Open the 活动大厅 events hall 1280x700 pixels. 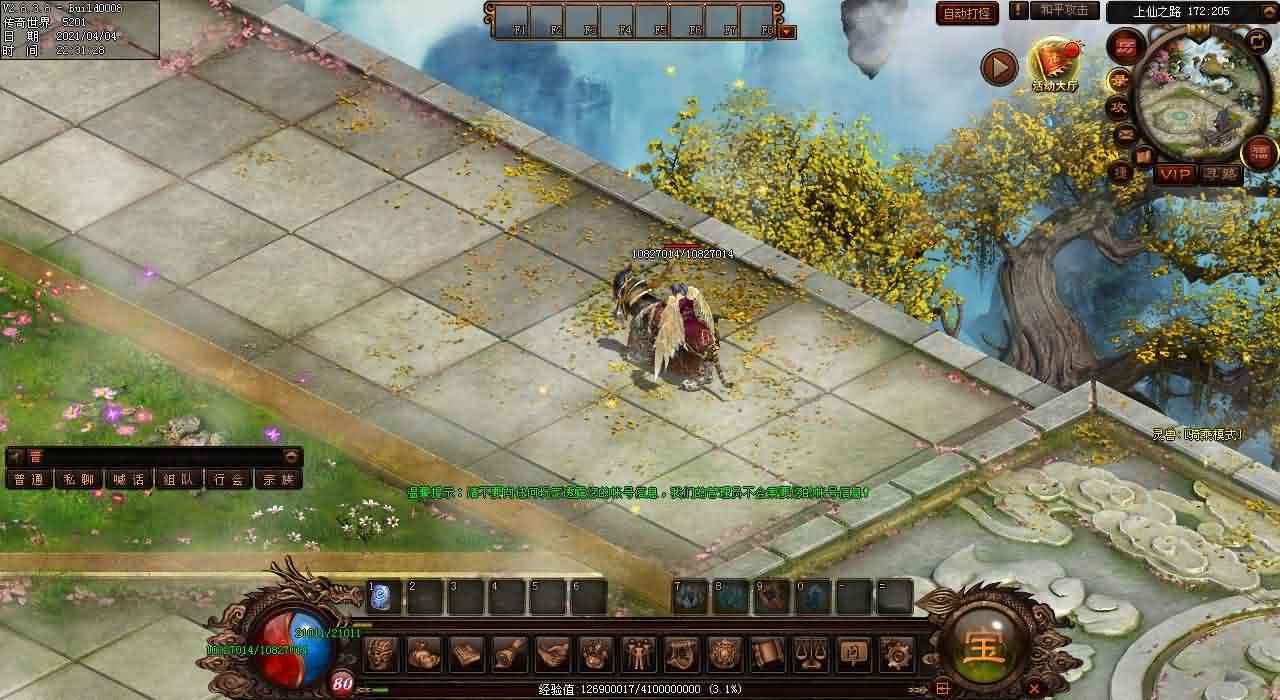1055,64
